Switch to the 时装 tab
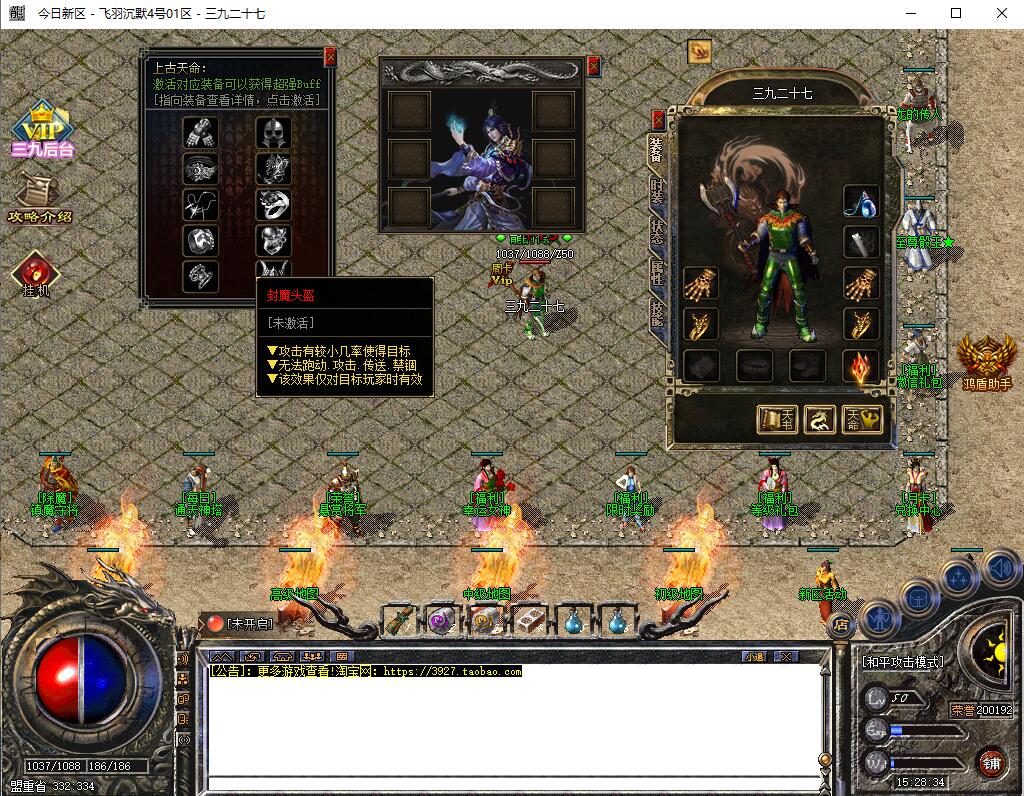Image resolution: width=1024 pixels, height=796 pixels. point(657,189)
